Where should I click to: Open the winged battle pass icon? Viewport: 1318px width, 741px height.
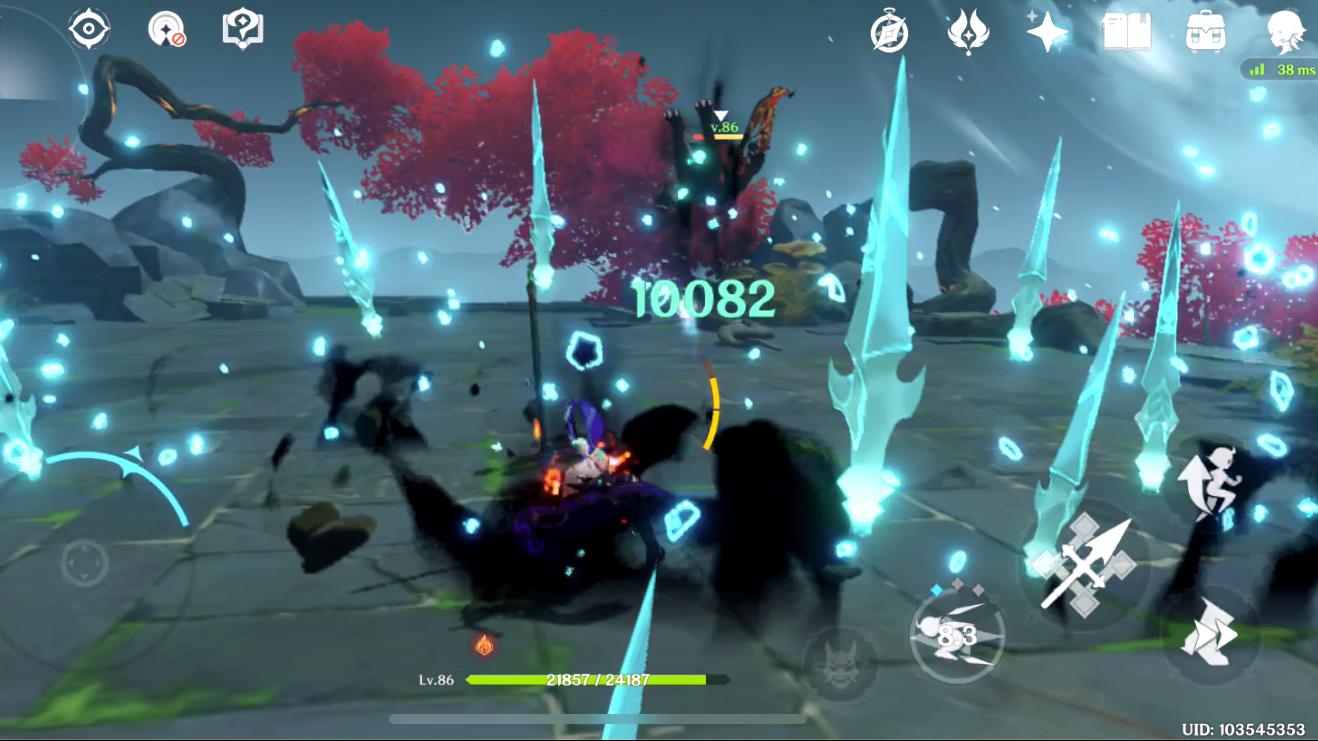click(968, 33)
